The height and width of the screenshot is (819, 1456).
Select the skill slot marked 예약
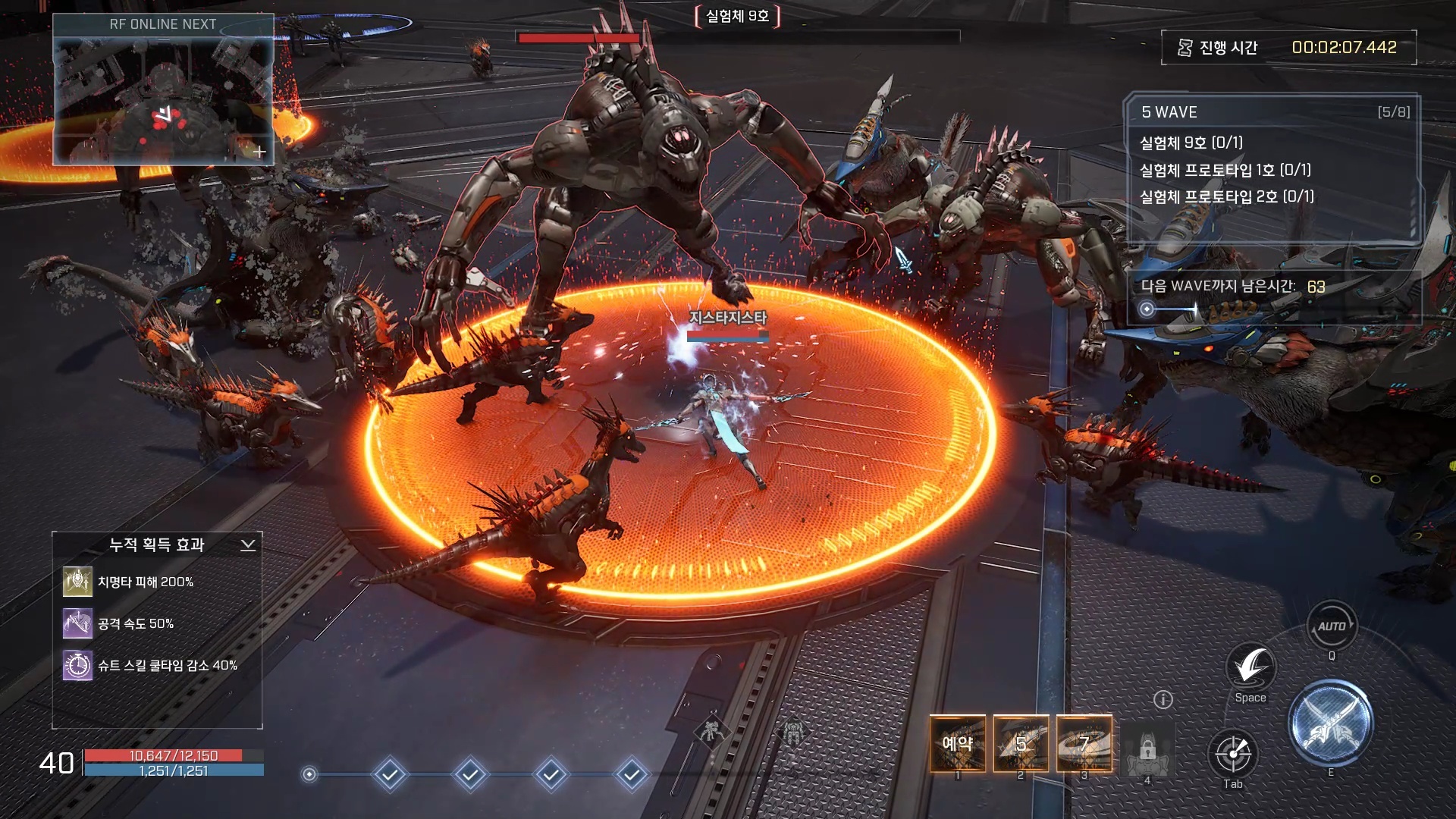coord(958,744)
